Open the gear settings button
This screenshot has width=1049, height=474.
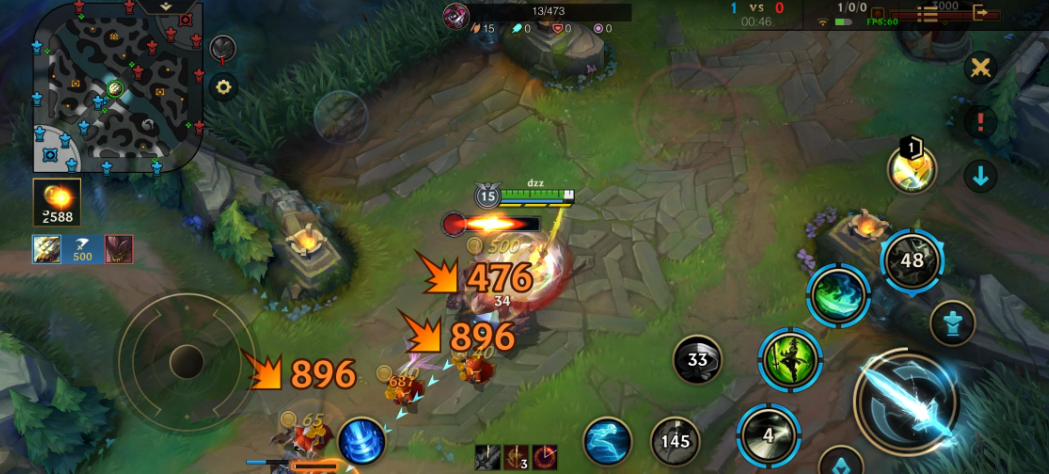click(223, 87)
